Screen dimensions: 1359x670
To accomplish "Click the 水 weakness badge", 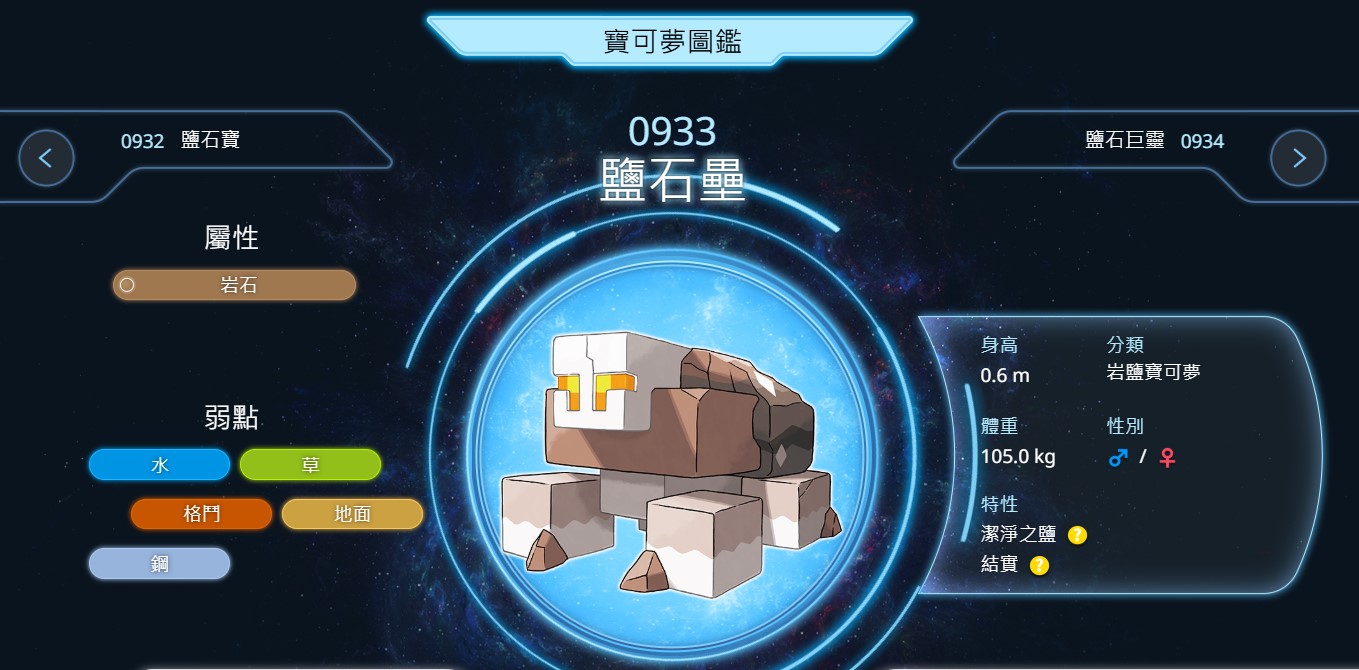I will [159, 465].
